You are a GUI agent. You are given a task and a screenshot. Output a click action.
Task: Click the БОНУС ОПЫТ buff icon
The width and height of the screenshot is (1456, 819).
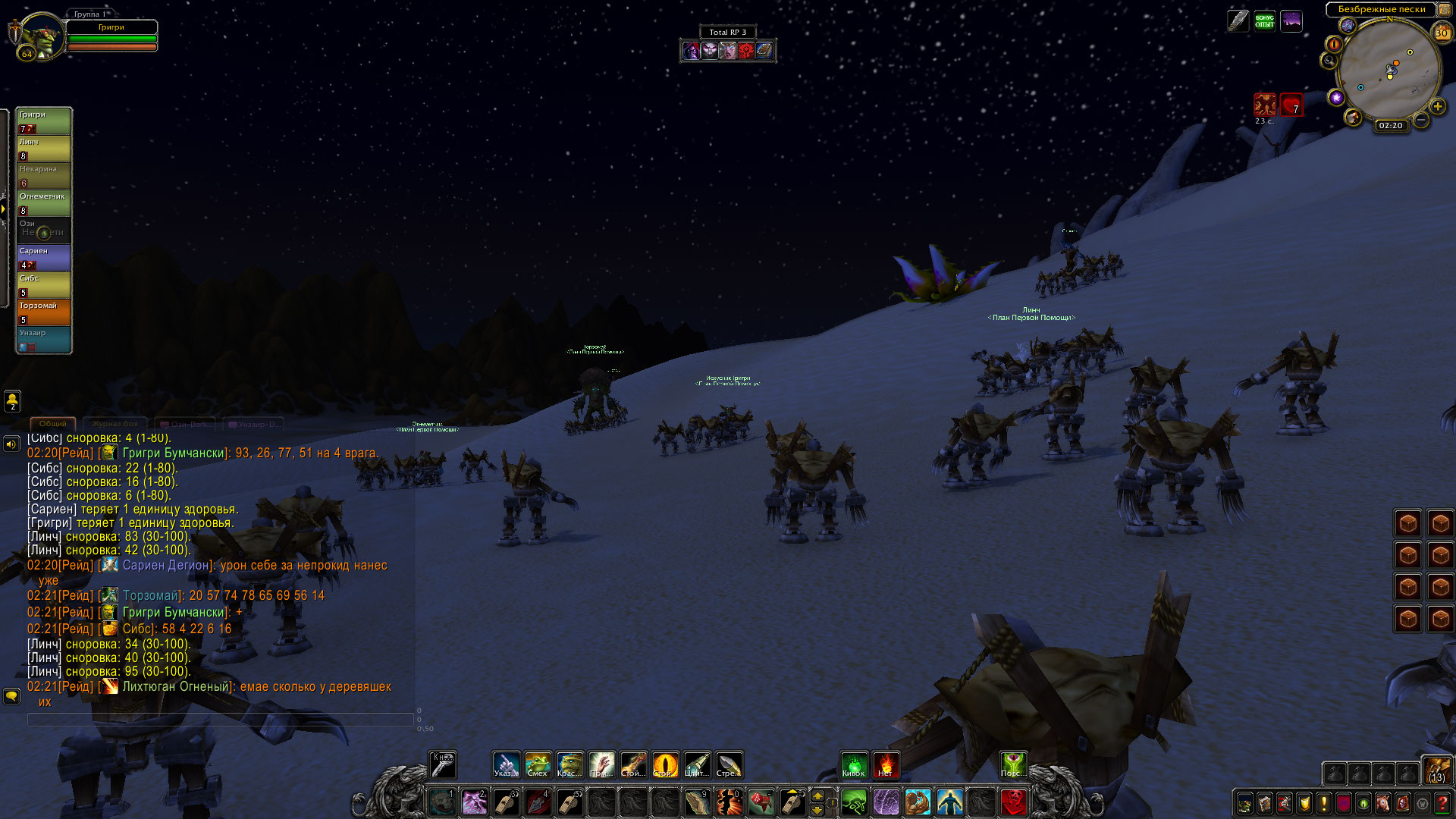pos(1264,20)
